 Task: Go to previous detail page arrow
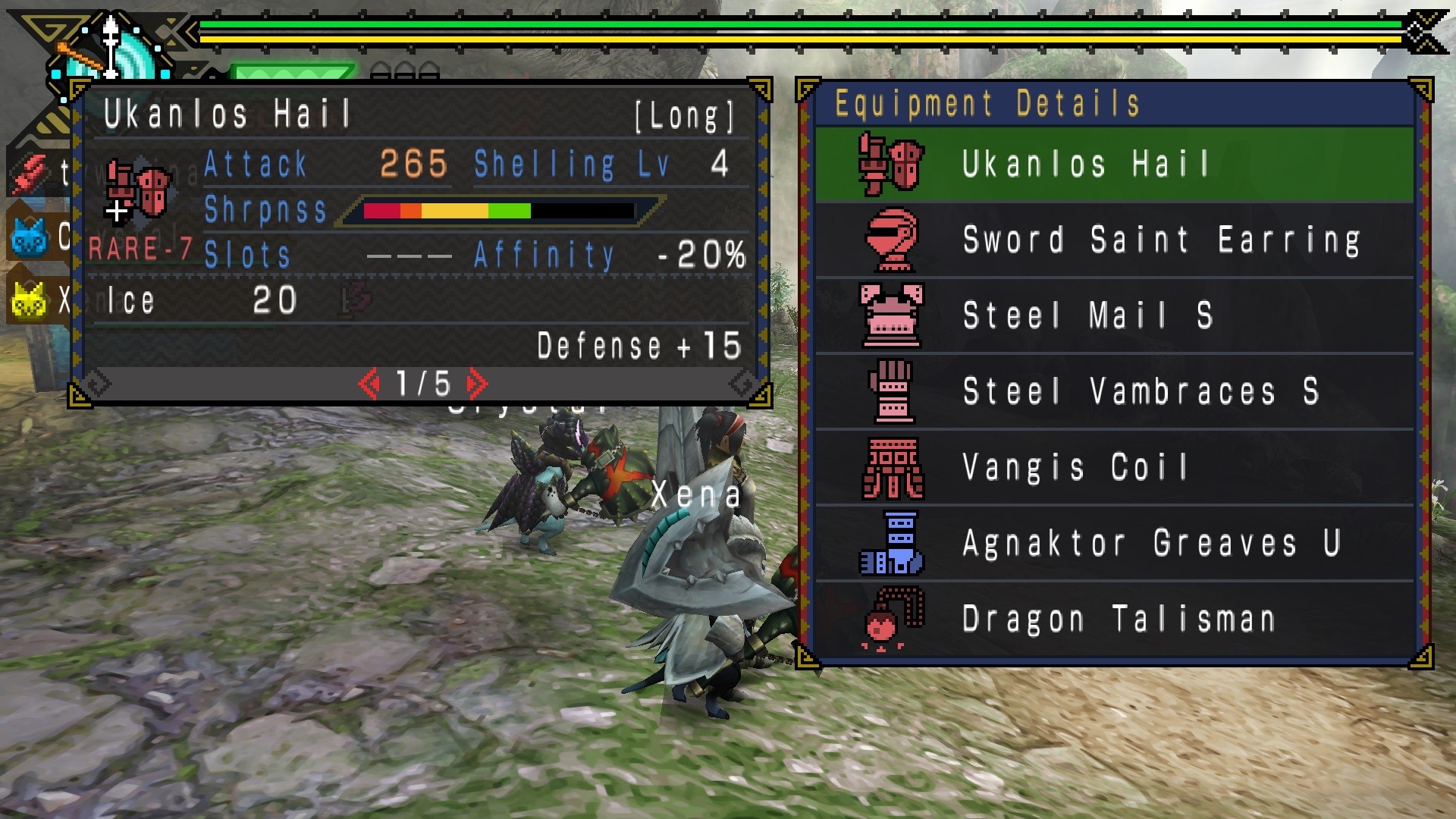tap(369, 384)
